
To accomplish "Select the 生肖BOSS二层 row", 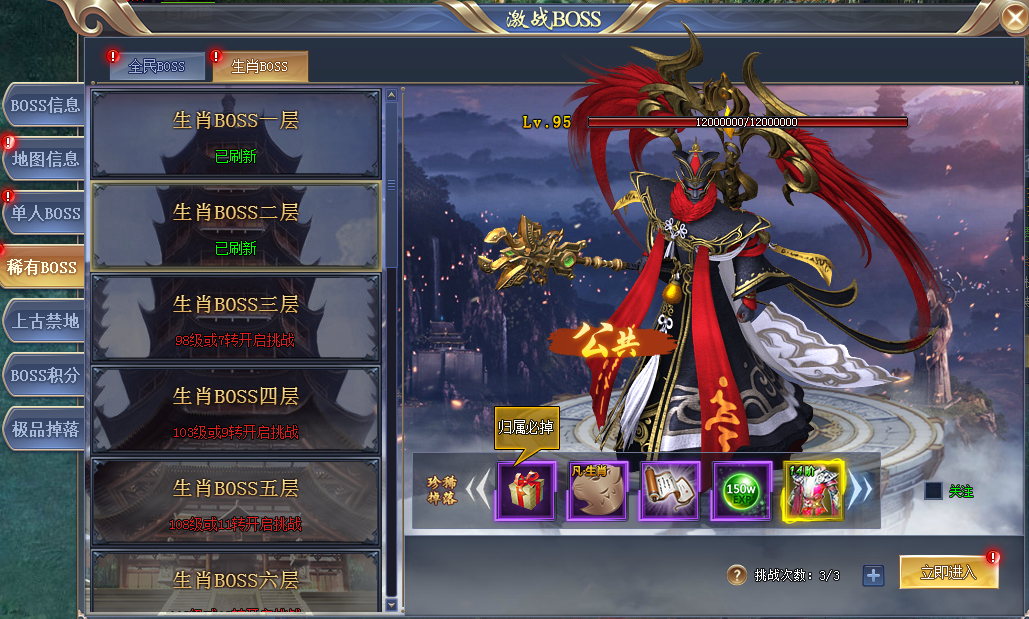I will pyautogui.click(x=235, y=226).
